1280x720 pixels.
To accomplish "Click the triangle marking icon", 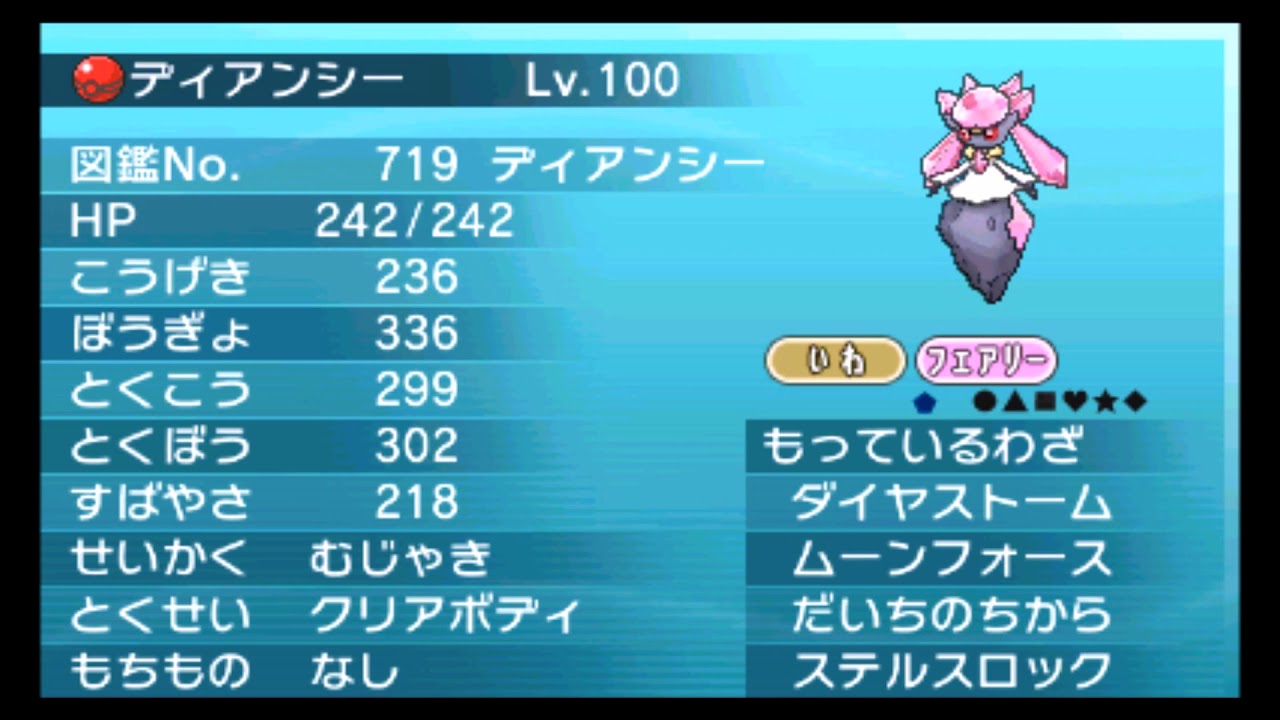I will pyautogui.click(x=1017, y=402).
